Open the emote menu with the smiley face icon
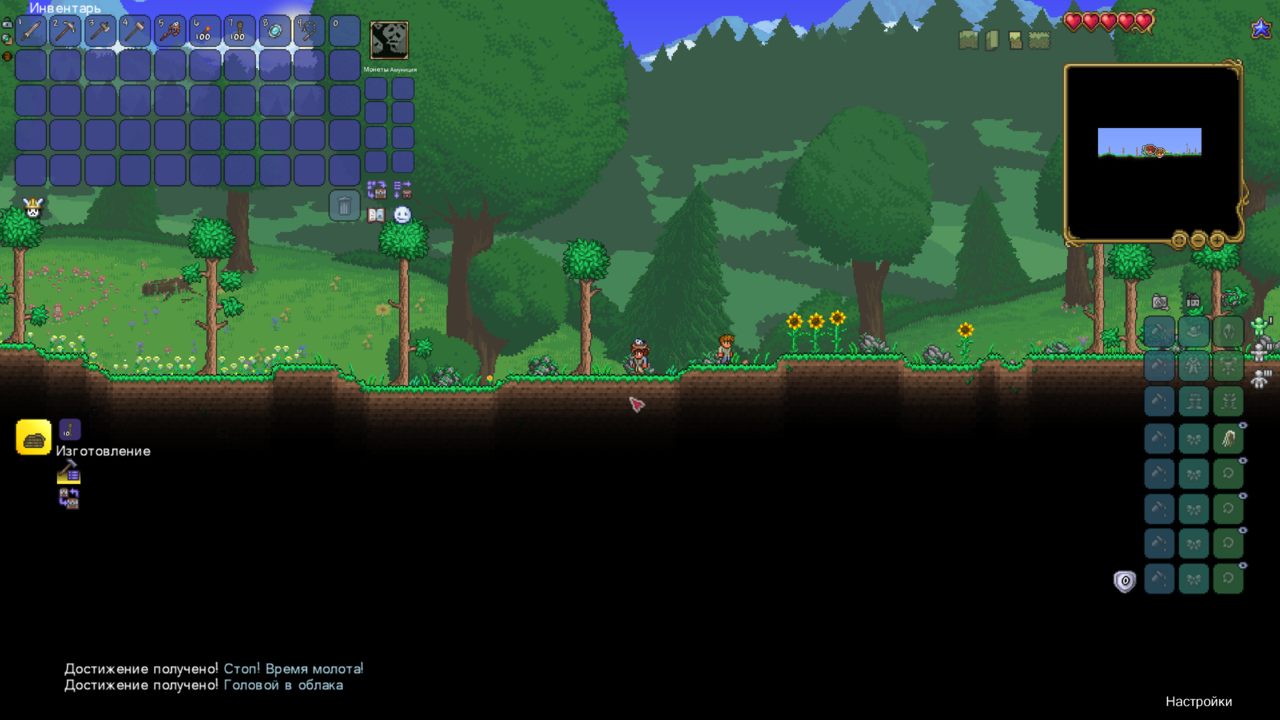Screen dimensions: 1280x720 403,214
